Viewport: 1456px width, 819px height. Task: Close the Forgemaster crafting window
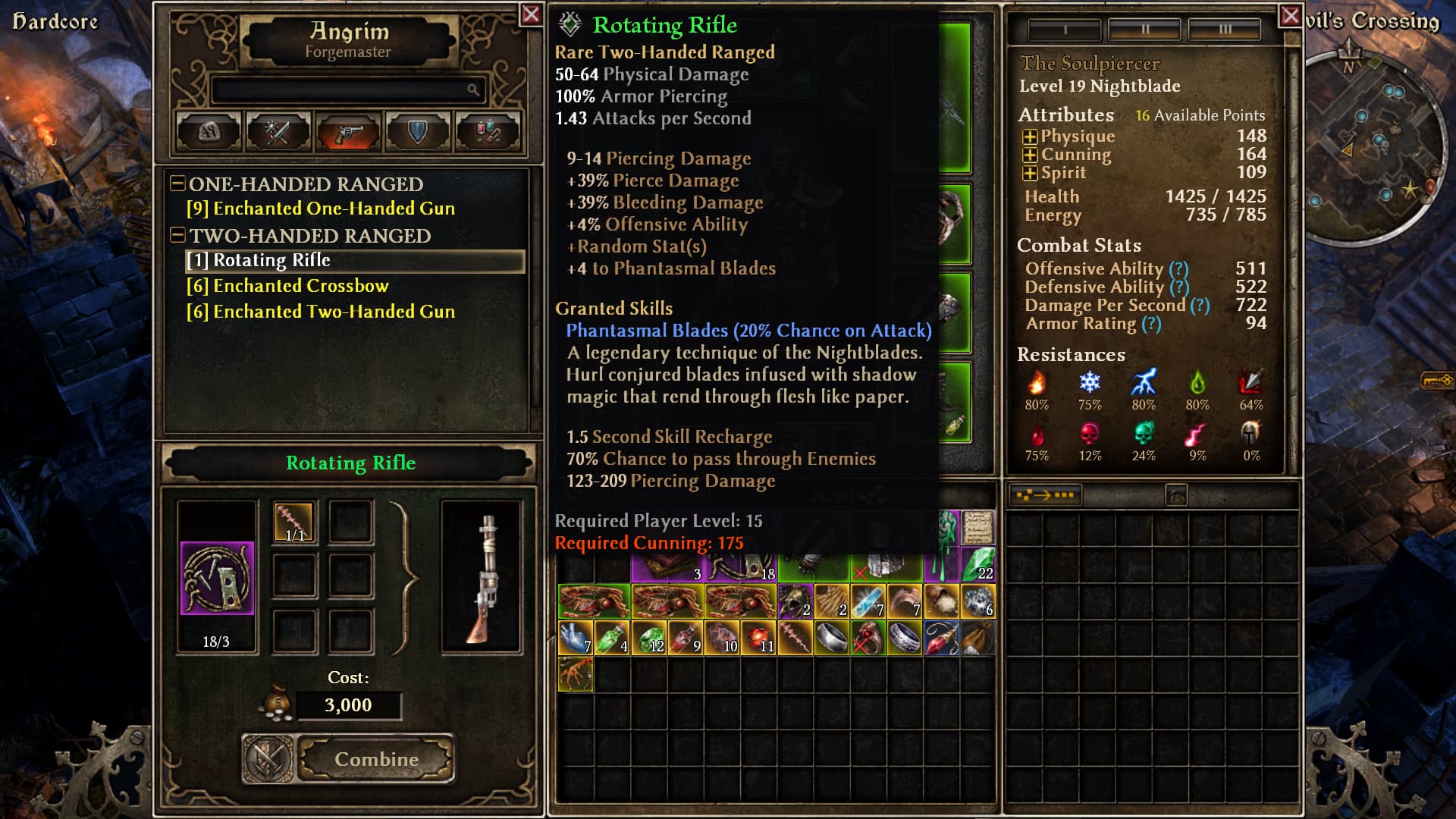[531, 14]
